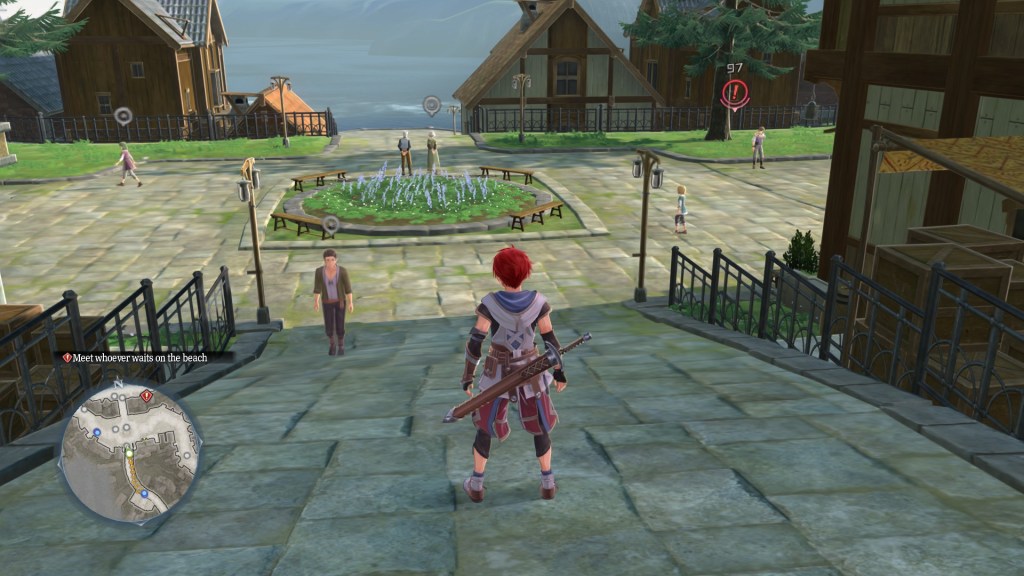Click the red exclamation quest waypoint marker
Image resolution: width=1024 pixels, height=576 pixels.
(x=735, y=93)
